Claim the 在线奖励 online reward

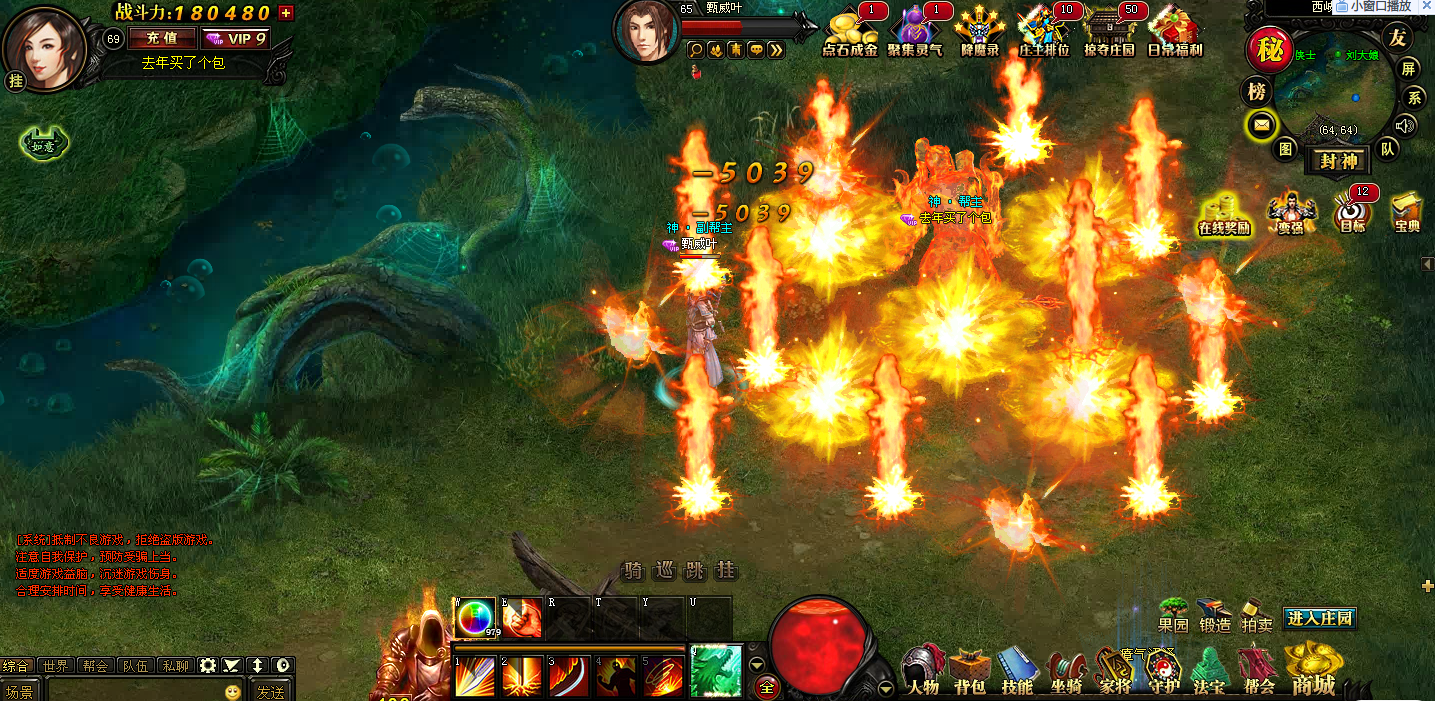pos(1224,213)
